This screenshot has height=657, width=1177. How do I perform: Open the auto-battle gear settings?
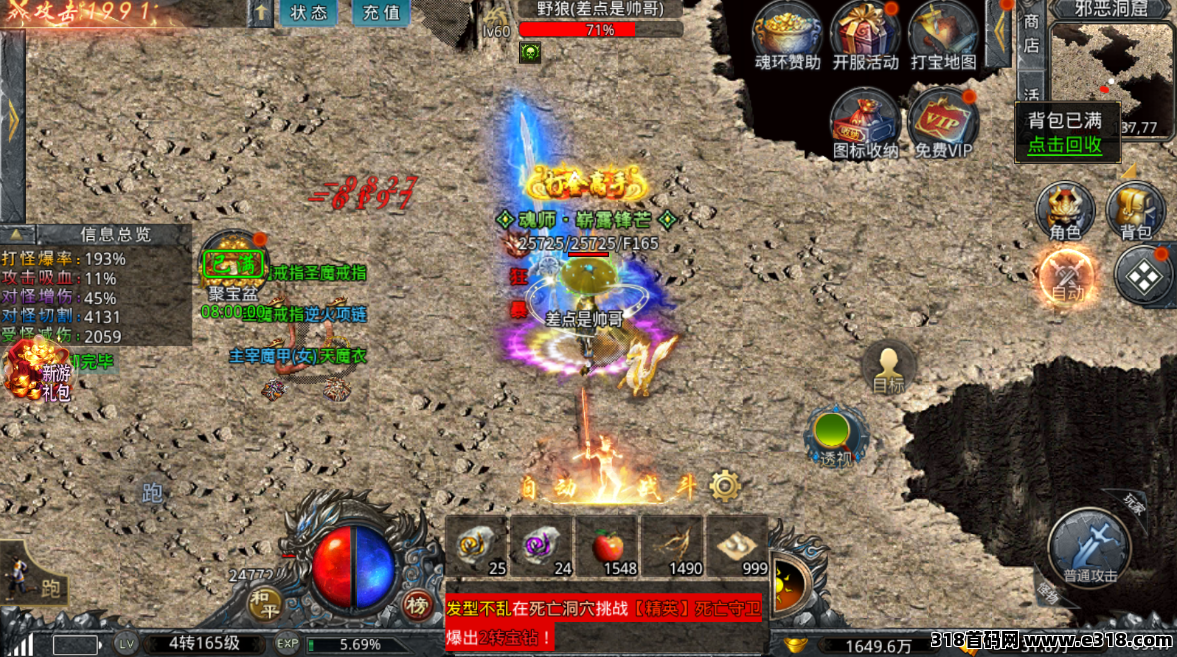click(724, 486)
